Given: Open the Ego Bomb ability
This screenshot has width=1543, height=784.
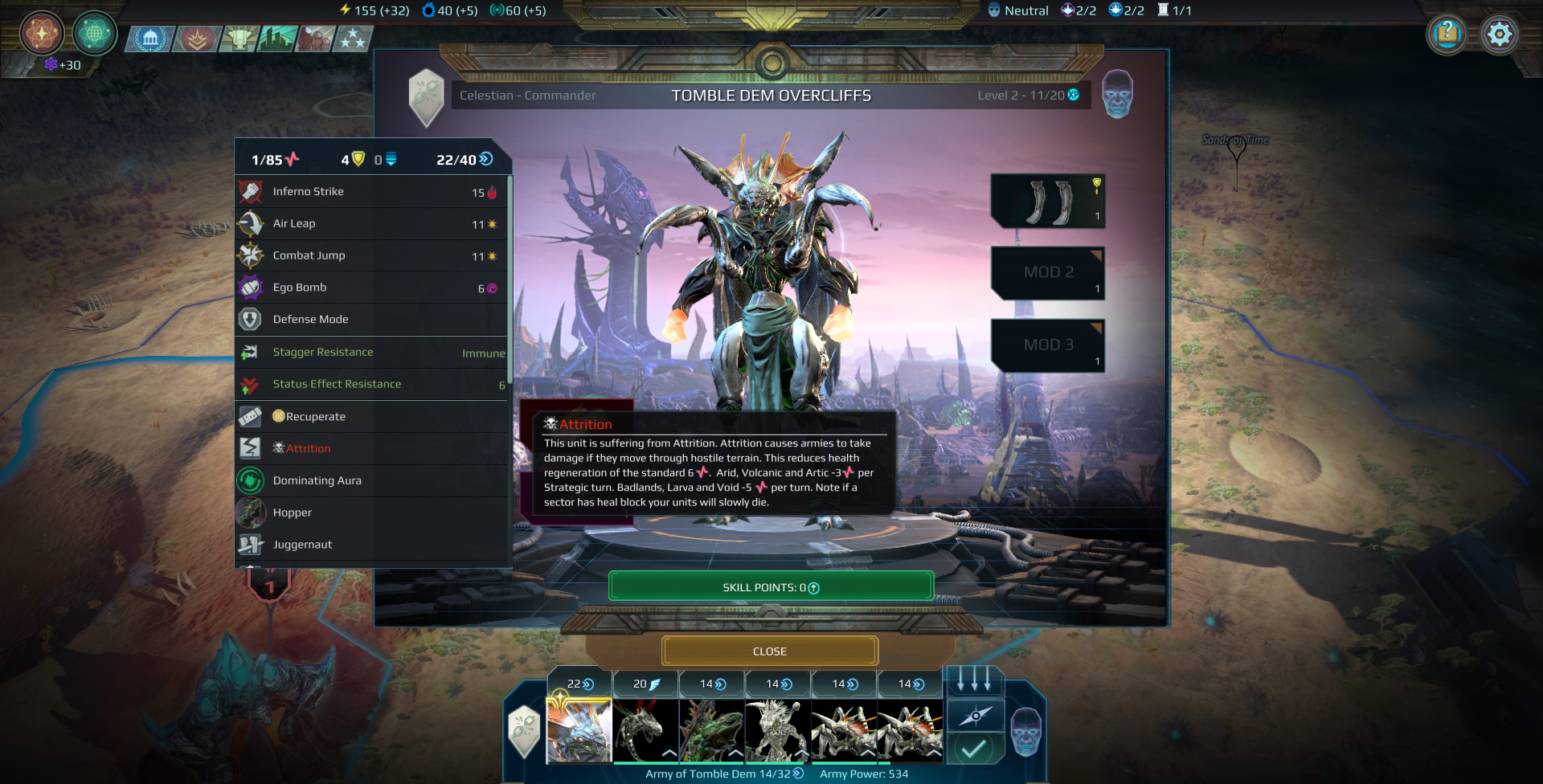Looking at the screenshot, I should pos(251,287).
